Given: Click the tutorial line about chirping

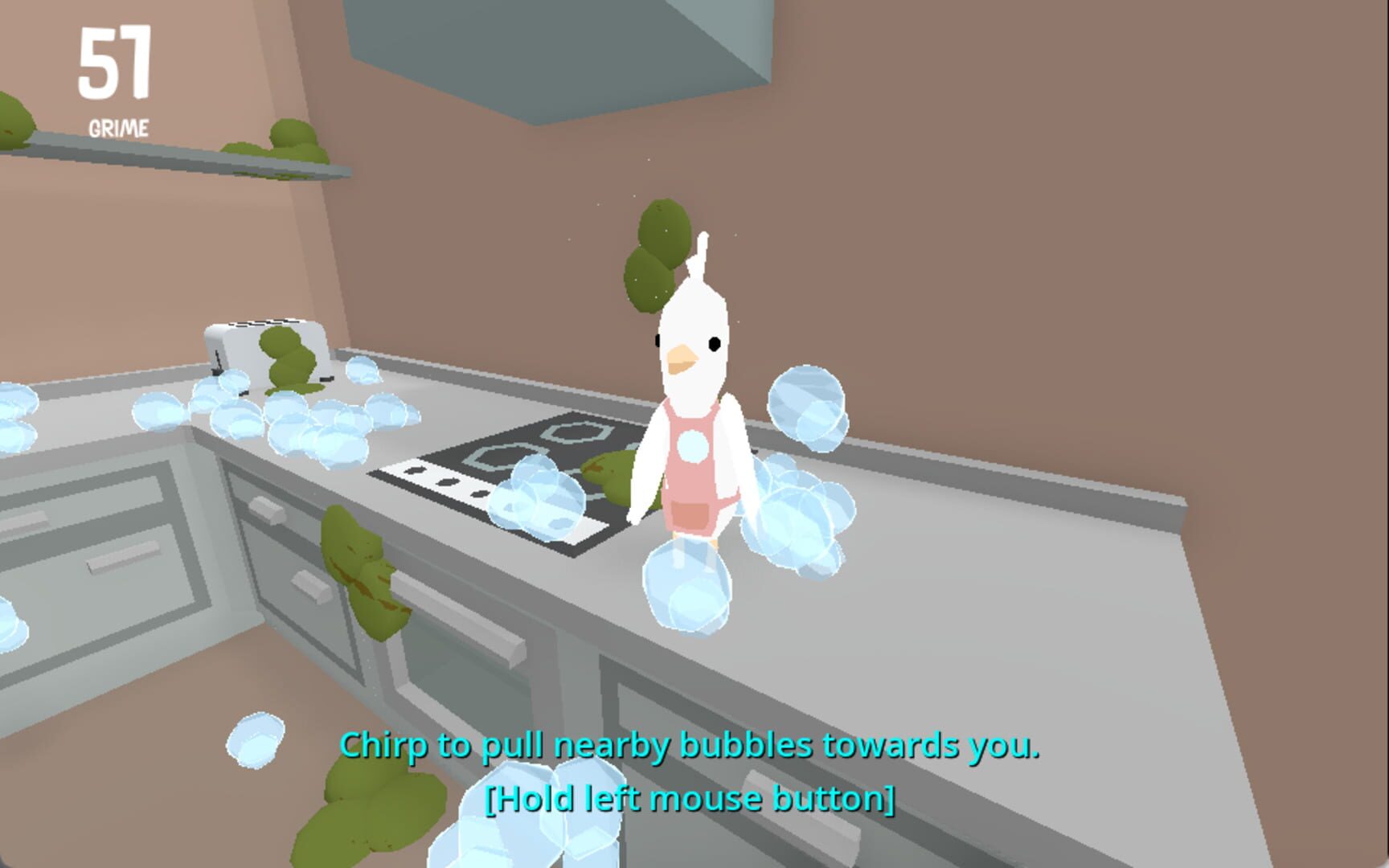Looking at the screenshot, I should [x=691, y=746].
